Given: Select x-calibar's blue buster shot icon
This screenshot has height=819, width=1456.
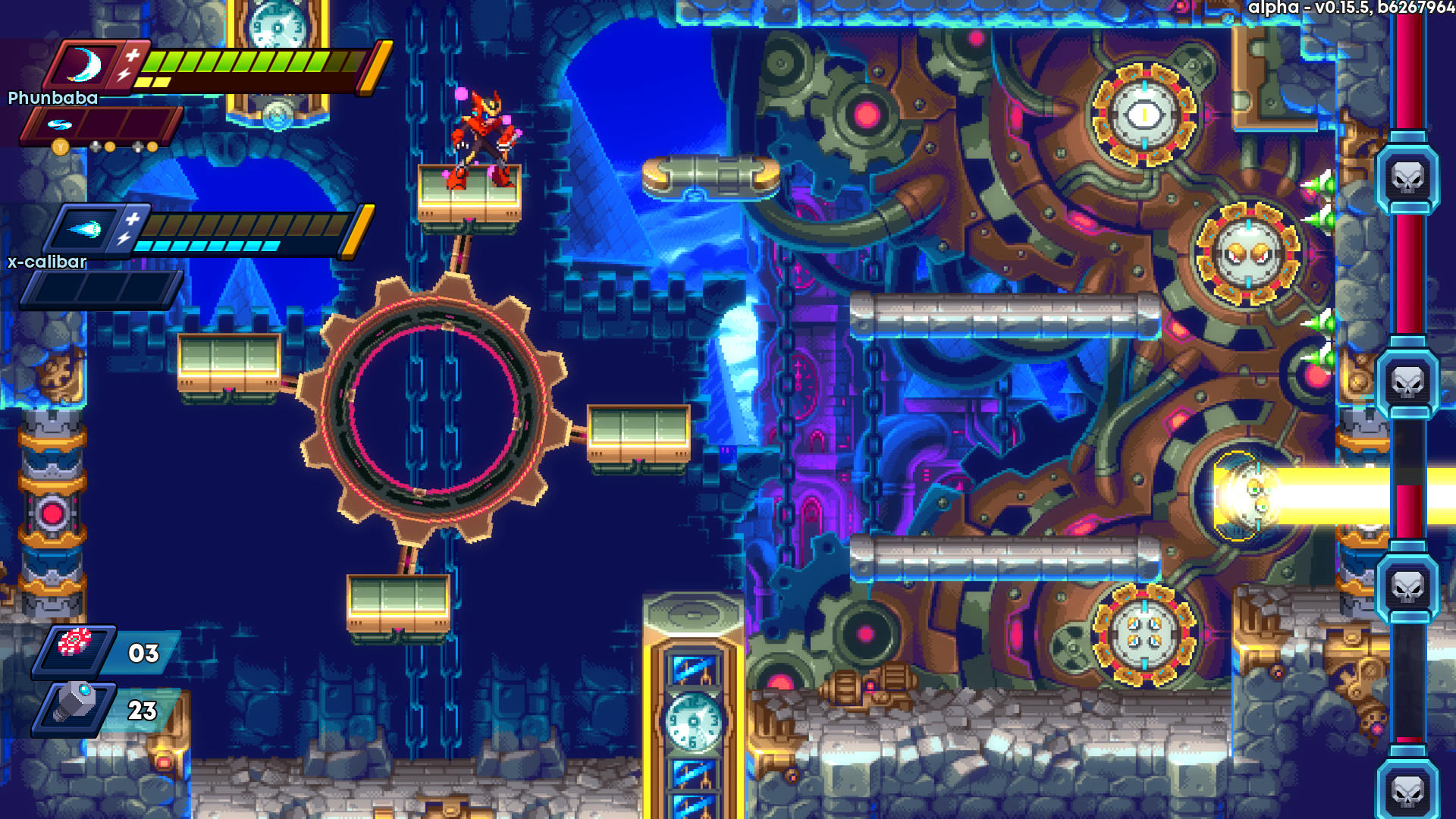Looking at the screenshot, I should point(84,229).
